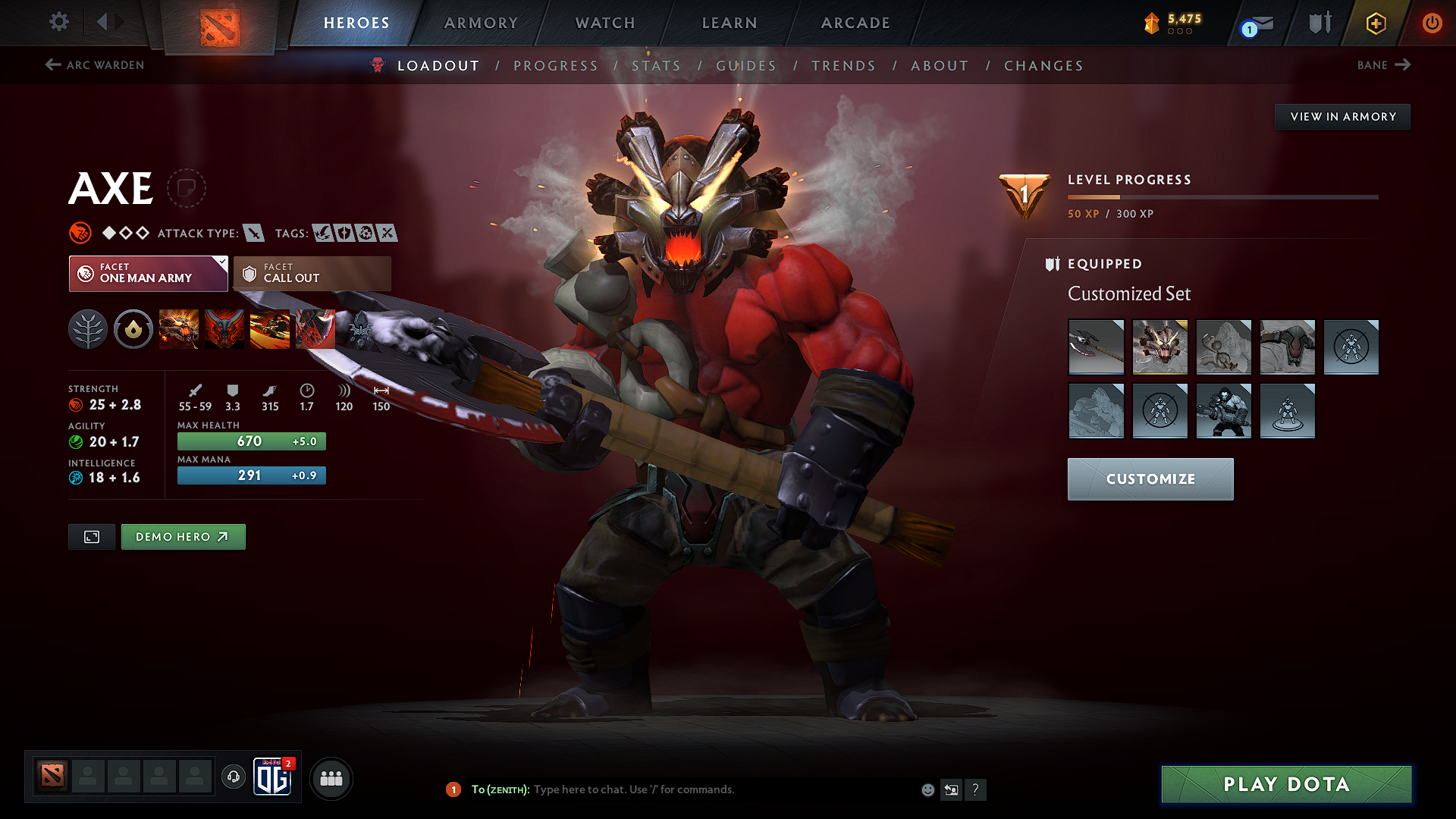Select the axe weapon thumbnail in Customized Set

1097,347
